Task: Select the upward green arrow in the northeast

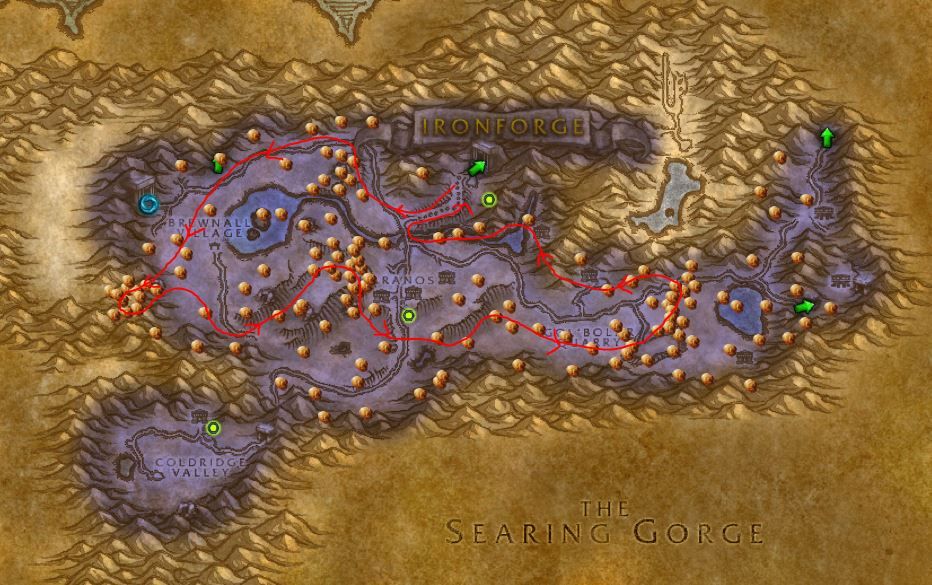Action: click(826, 138)
